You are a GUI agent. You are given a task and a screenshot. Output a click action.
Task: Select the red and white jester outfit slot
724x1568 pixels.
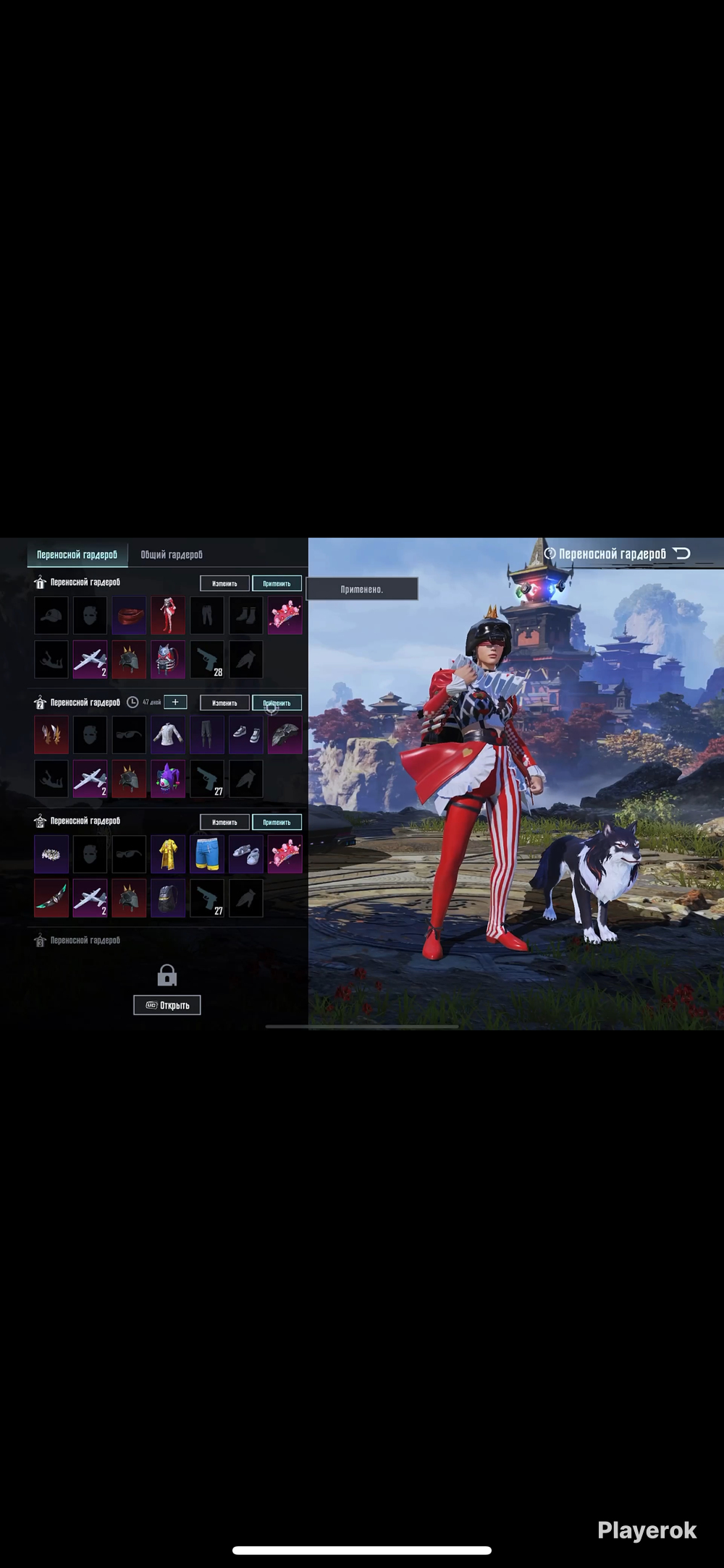168,615
